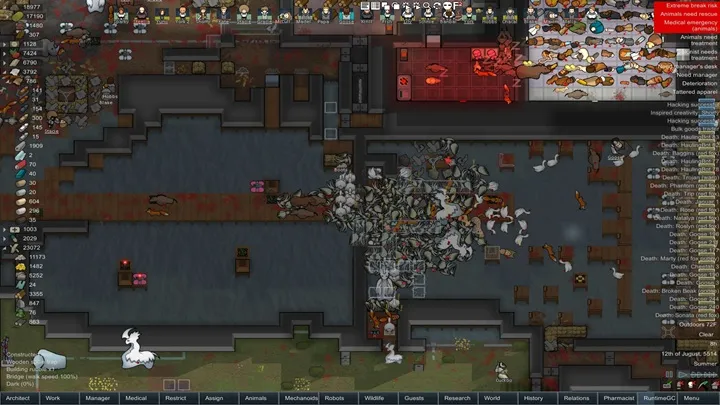Show the History tab

click(x=533, y=398)
